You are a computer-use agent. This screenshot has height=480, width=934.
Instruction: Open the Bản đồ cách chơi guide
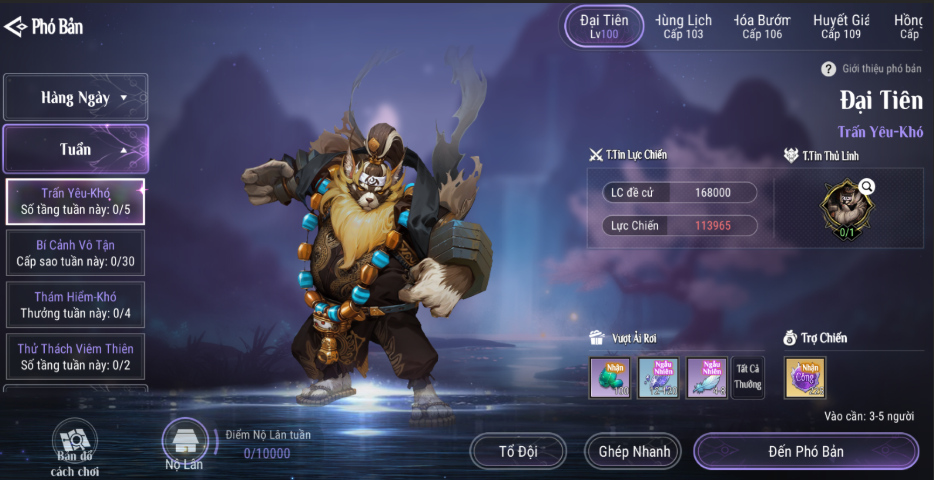pyautogui.click(x=75, y=447)
